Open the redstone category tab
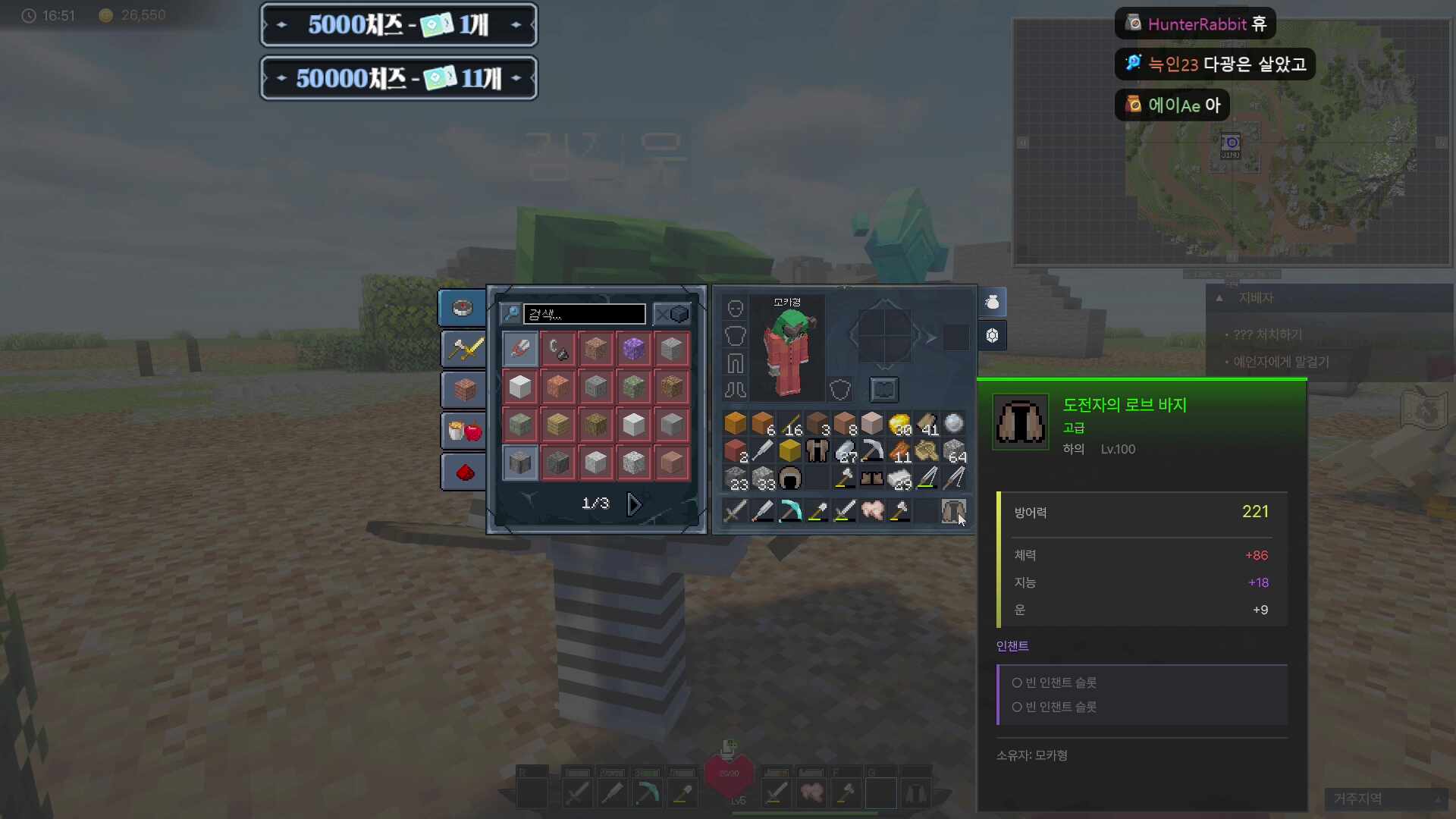The image size is (1456, 819). [x=464, y=472]
